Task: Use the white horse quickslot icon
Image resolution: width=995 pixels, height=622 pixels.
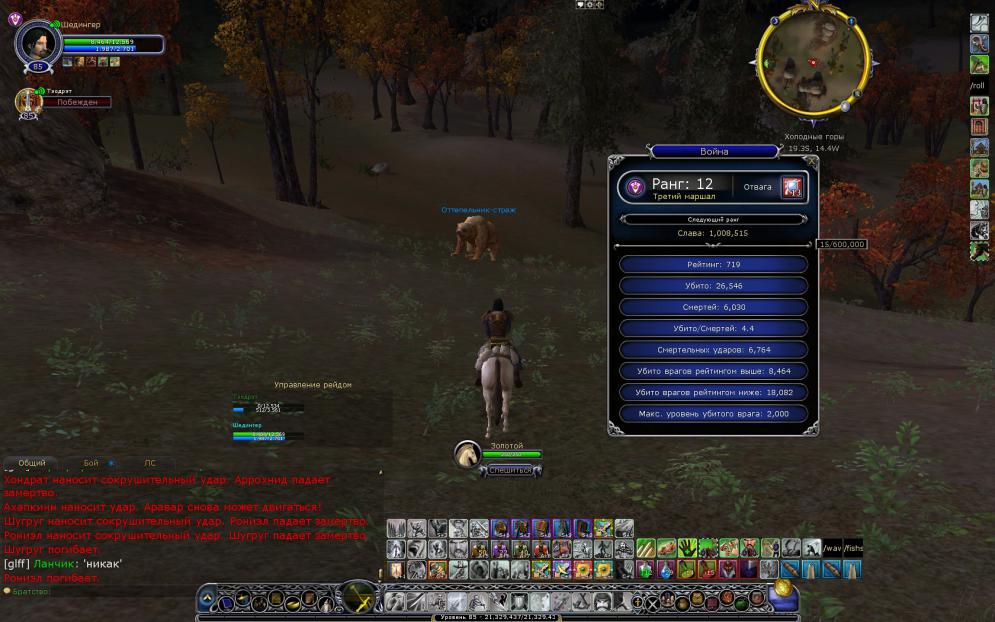Action: pyautogui.click(x=979, y=209)
